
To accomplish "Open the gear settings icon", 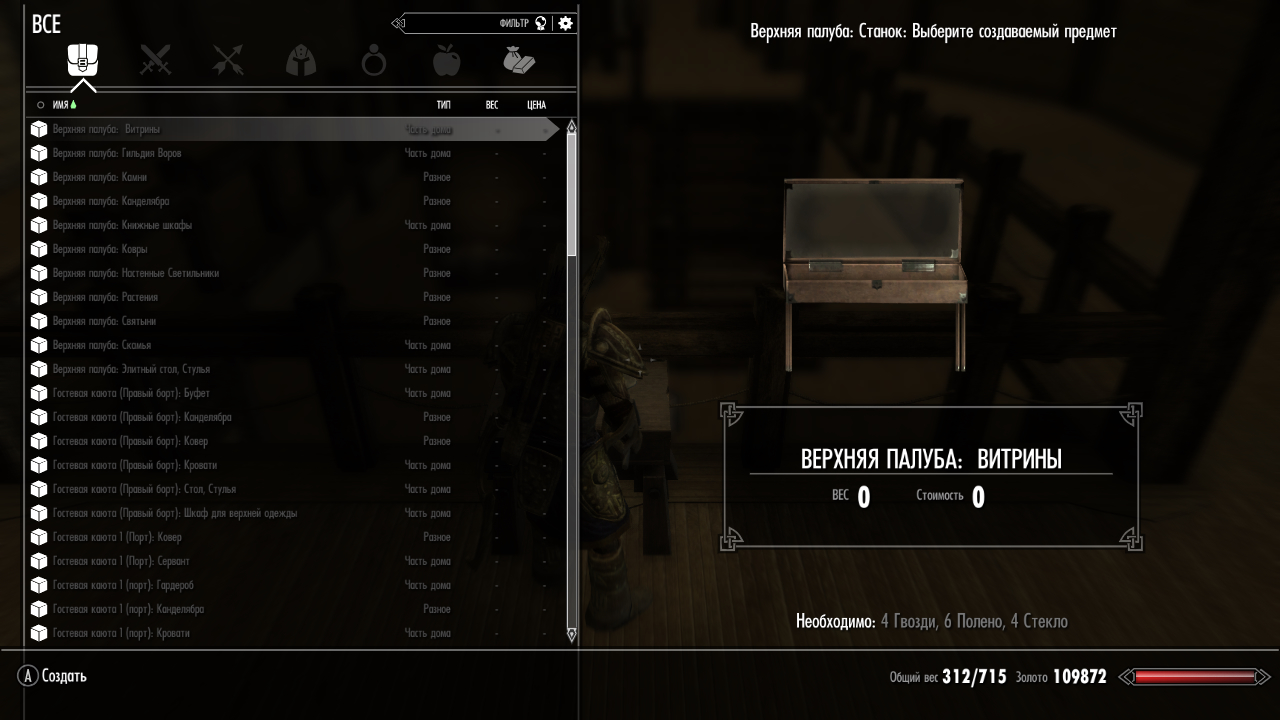I will pyautogui.click(x=566, y=23).
